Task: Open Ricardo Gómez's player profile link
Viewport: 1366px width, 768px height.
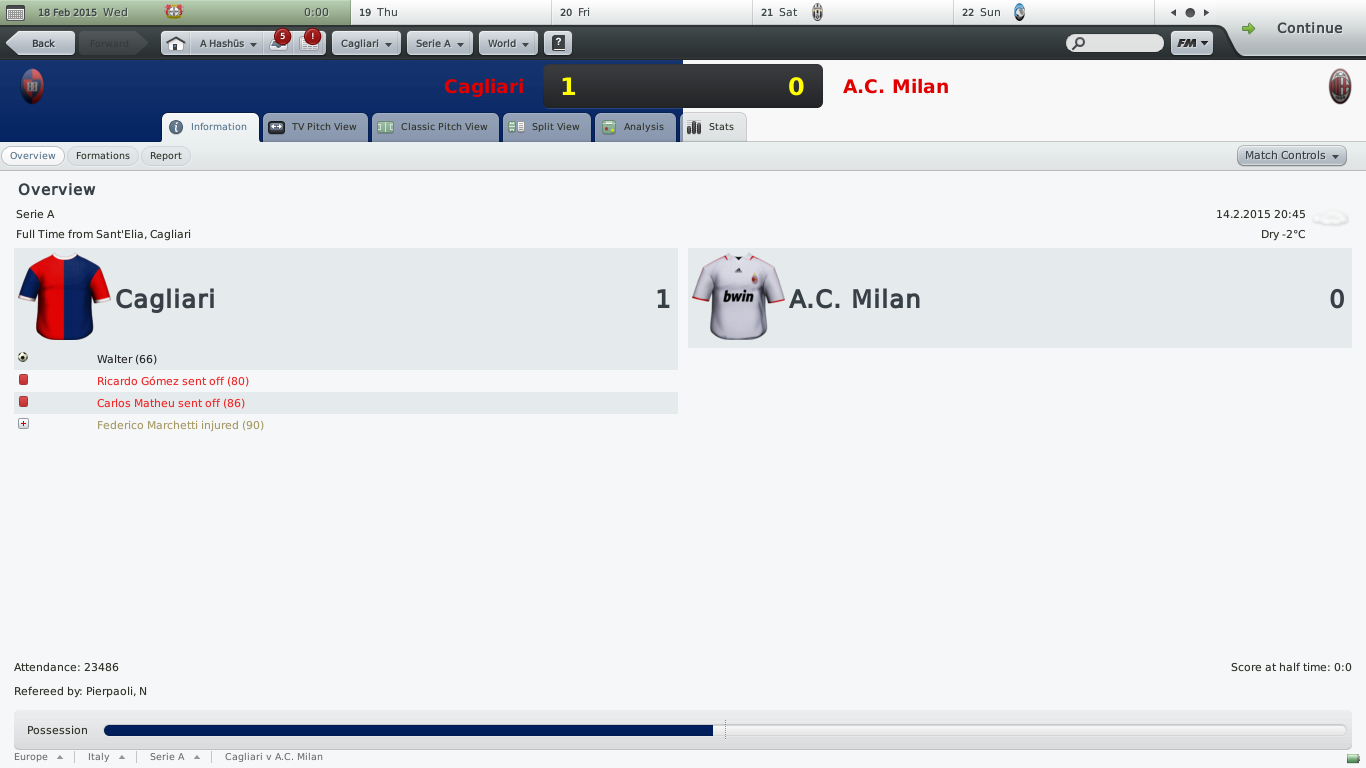Action: (135, 381)
